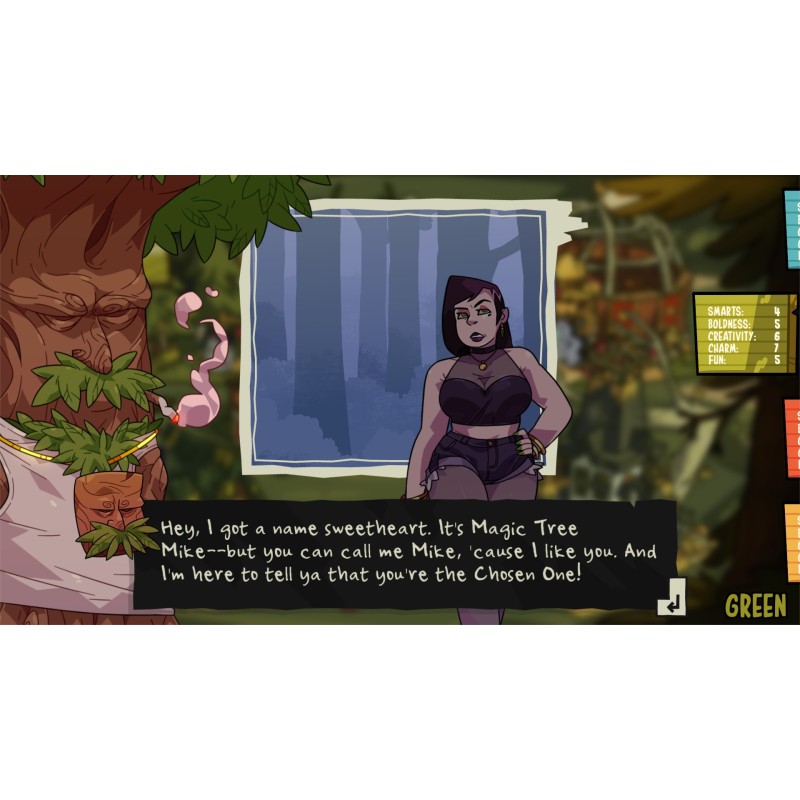Open the blue stat card tab

[792, 230]
